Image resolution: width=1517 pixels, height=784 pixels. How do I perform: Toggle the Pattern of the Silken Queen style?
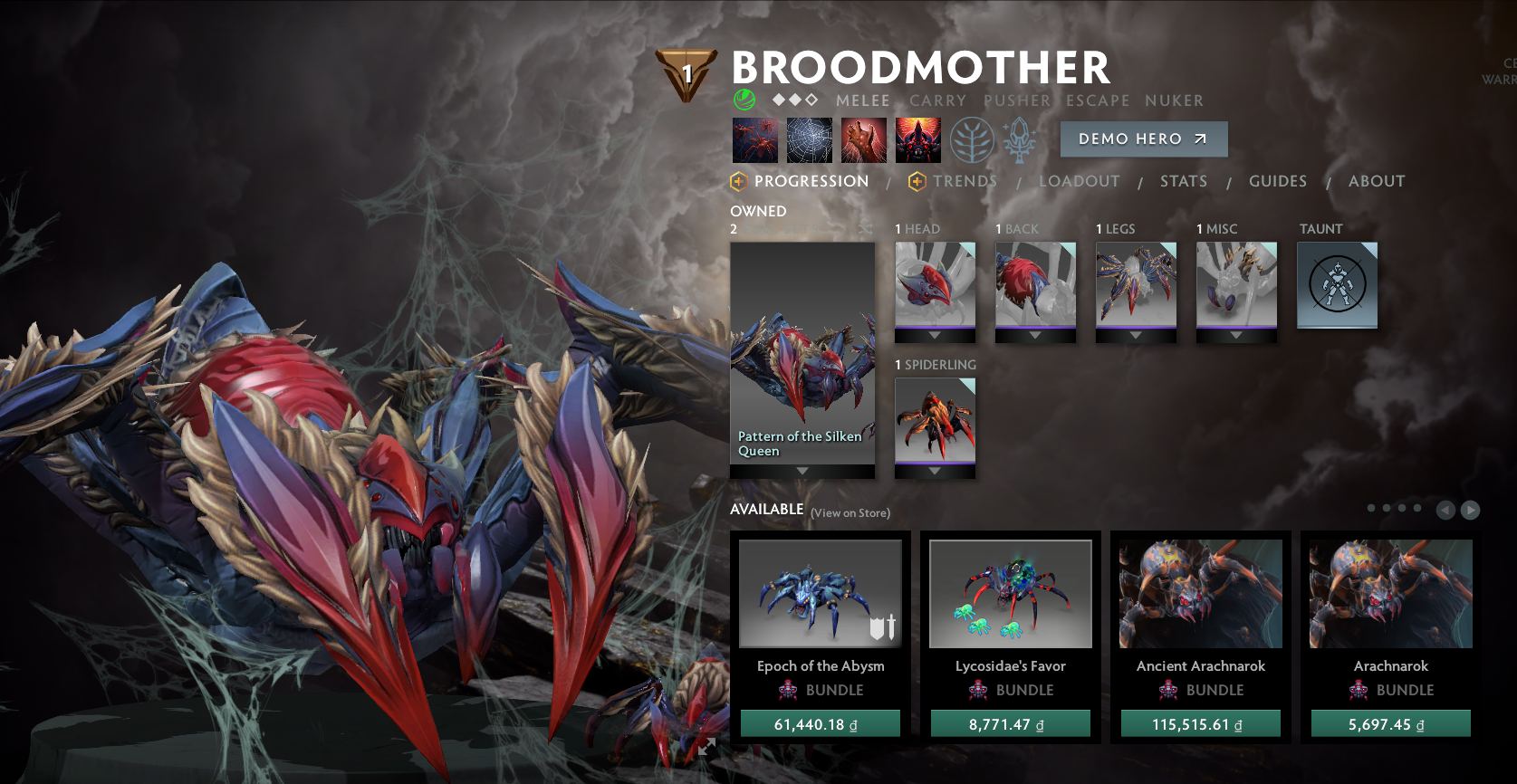[802, 353]
